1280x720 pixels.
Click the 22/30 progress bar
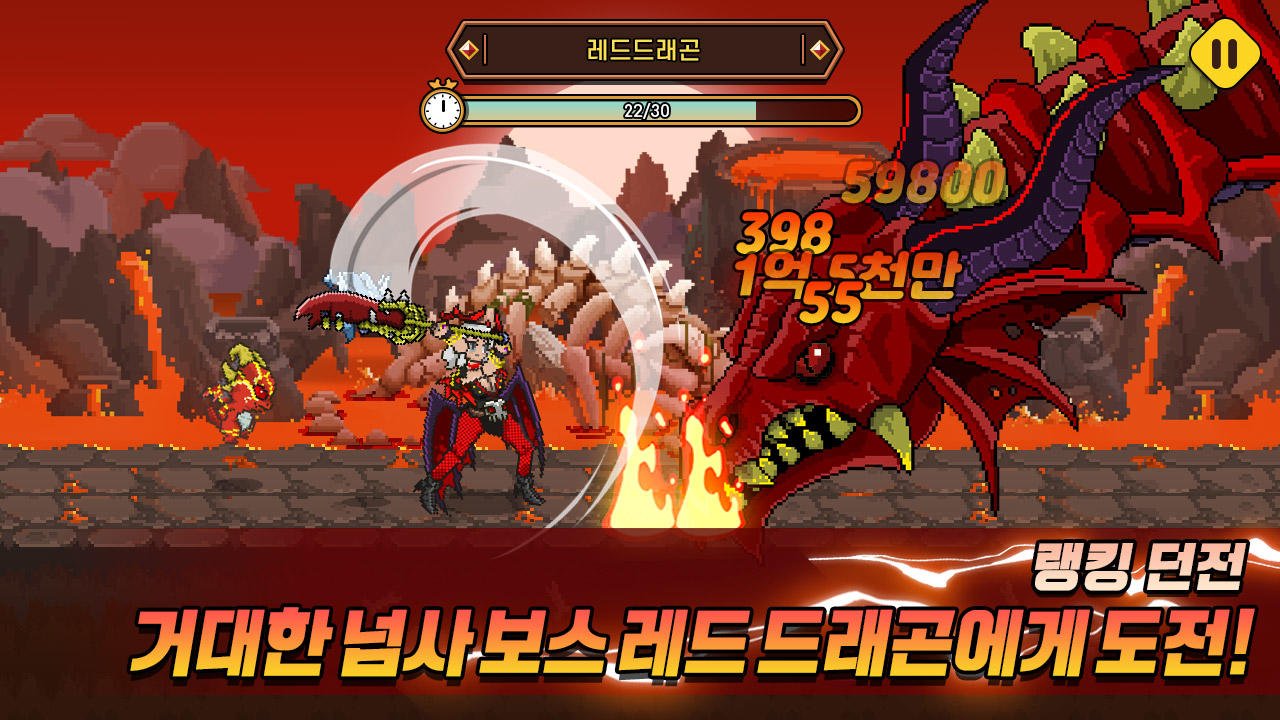point(660,110)
